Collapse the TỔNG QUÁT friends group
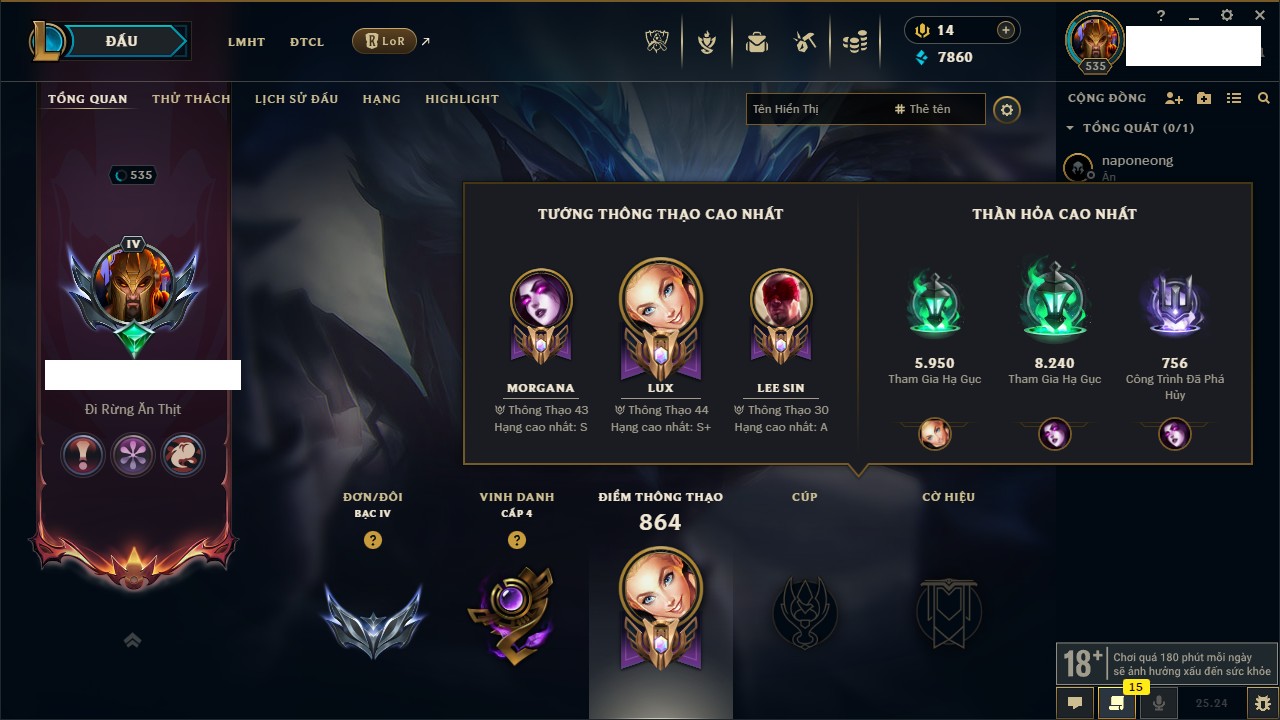 point(1070,128)
